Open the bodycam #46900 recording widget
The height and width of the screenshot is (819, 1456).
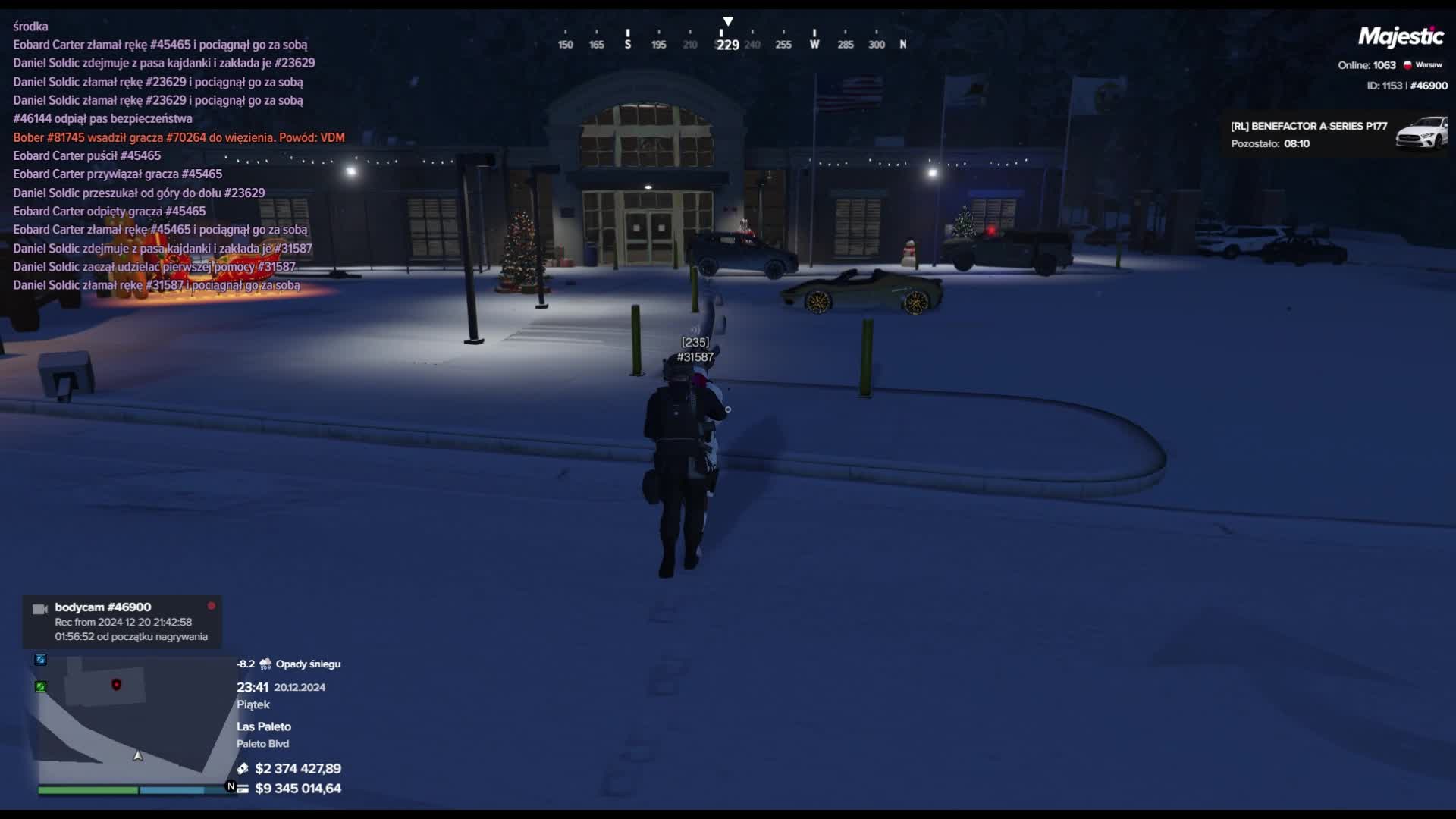(122, 622)
